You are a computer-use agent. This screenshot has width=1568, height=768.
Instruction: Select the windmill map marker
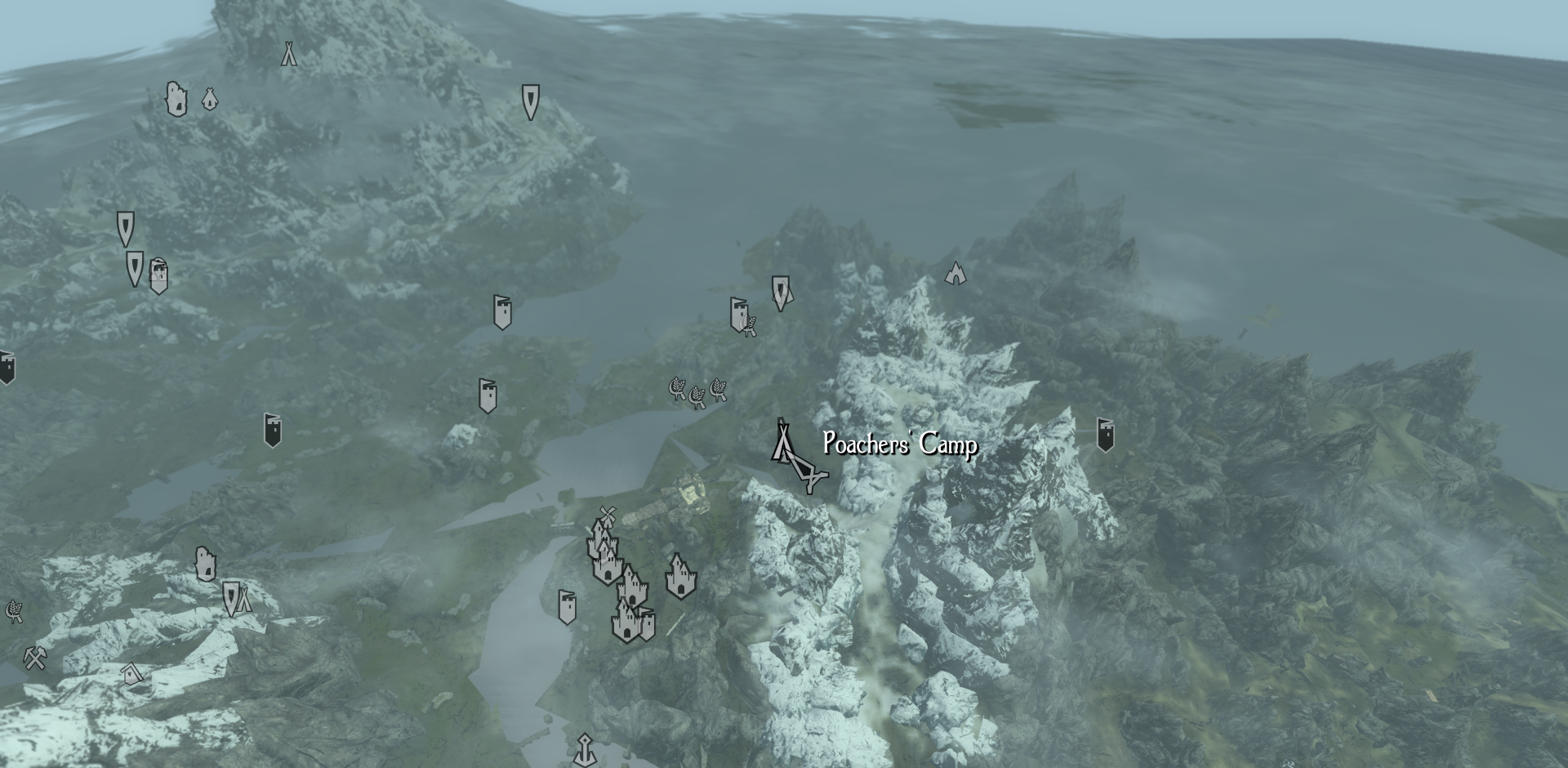pos(606,516)
